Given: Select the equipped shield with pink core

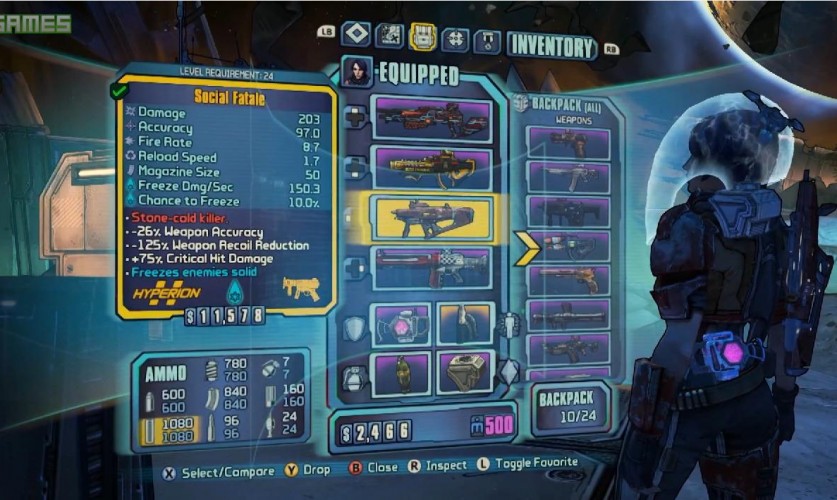Looking at the screenshot, I should (x=400, y=323).
